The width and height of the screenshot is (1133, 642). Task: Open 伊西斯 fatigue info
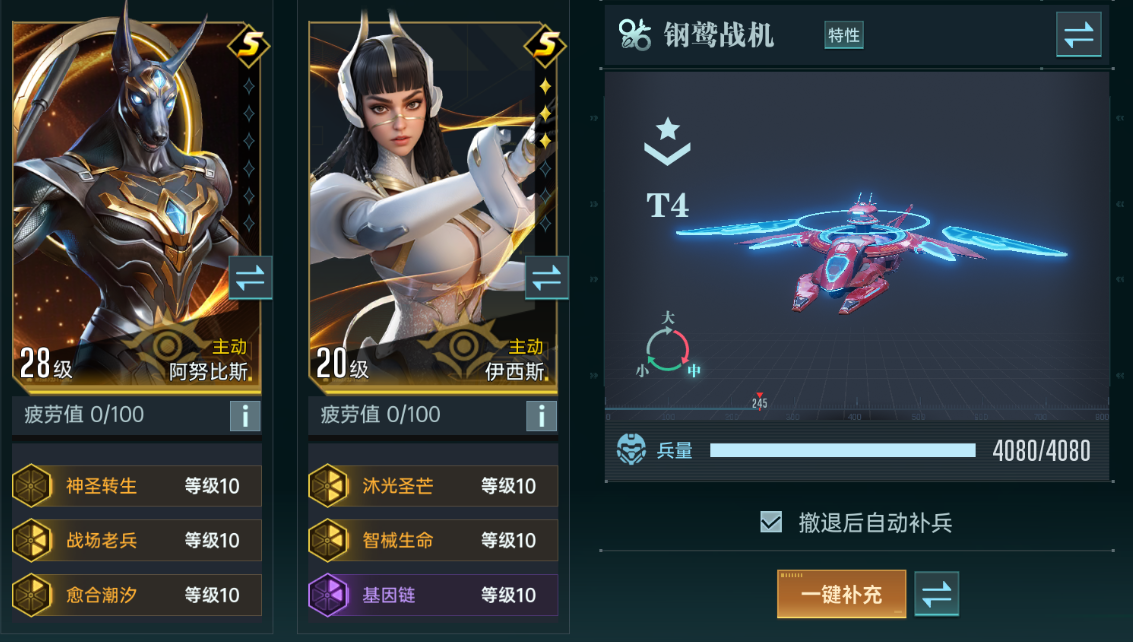[541, 415]
